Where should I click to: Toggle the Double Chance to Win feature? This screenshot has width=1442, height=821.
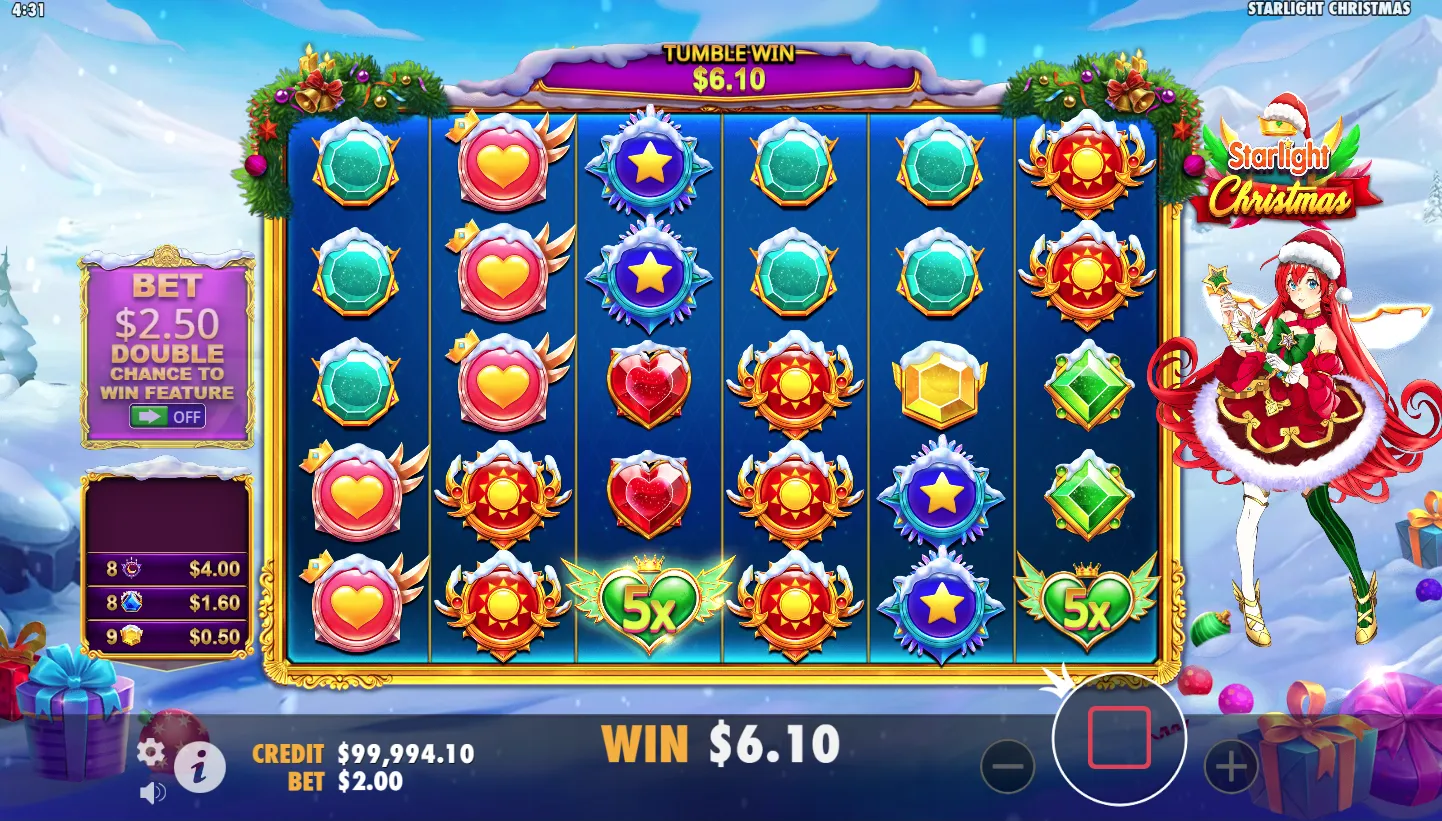(168, 416)
